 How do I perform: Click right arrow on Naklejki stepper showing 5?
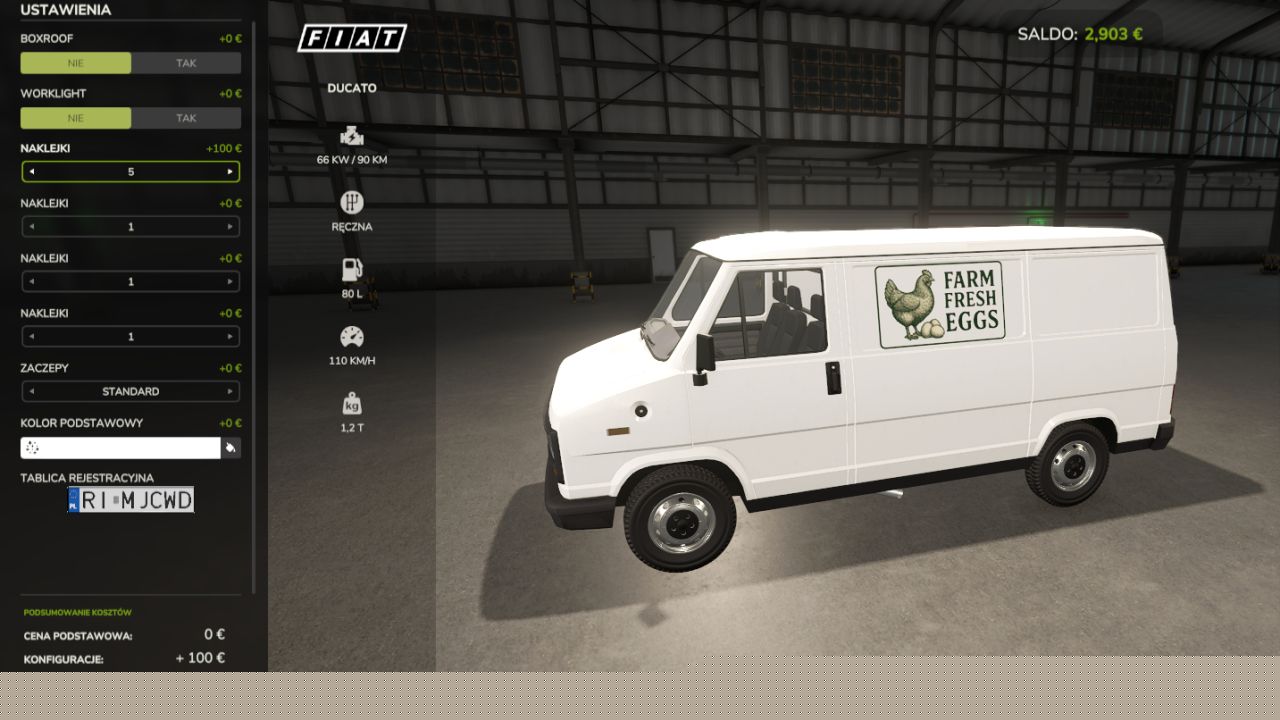tap(230, 172)
